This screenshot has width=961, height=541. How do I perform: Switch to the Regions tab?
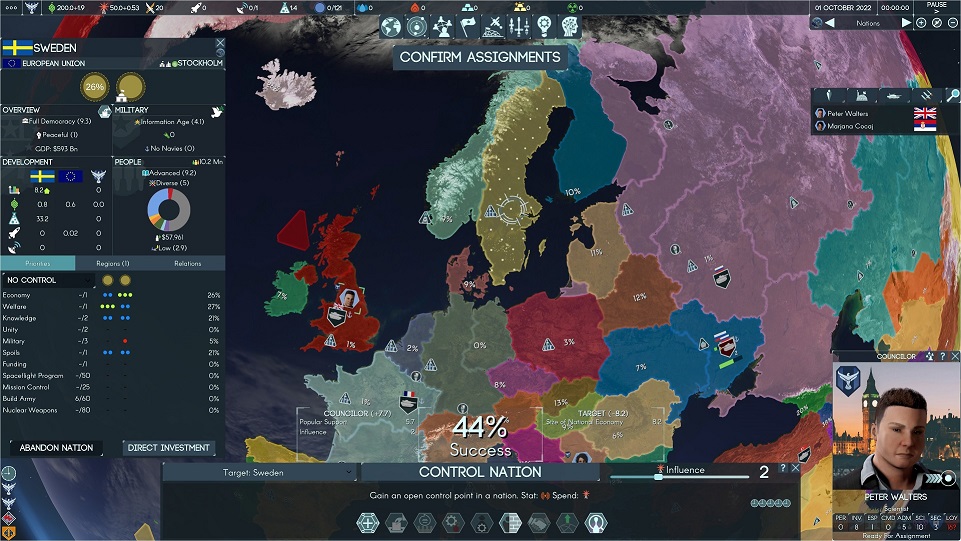click(x=112, y=263)
